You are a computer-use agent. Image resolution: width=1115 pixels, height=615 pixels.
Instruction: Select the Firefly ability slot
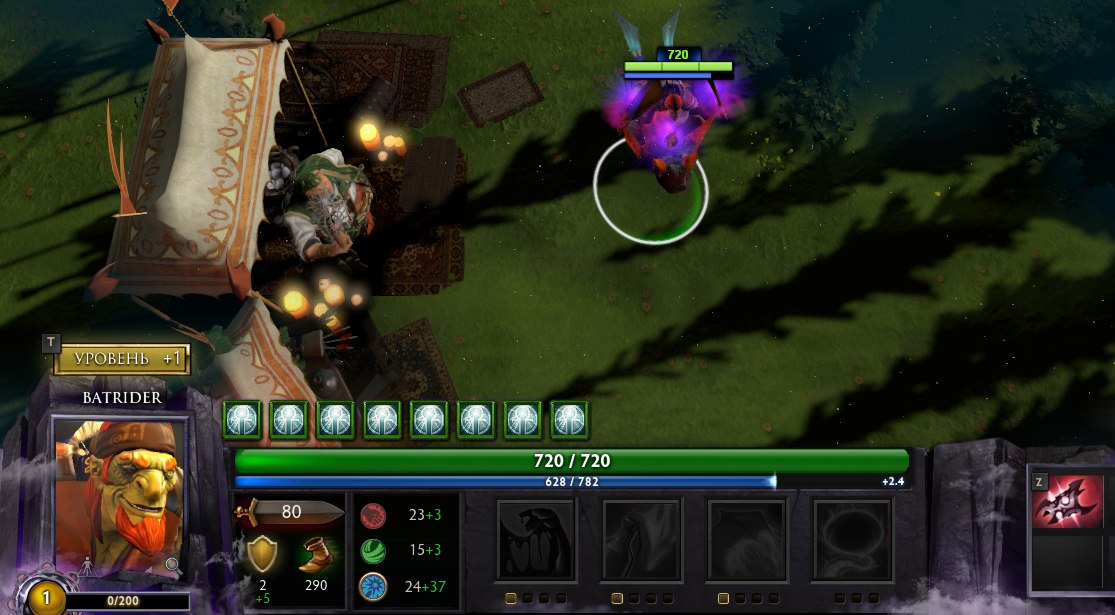coord(747,540)
